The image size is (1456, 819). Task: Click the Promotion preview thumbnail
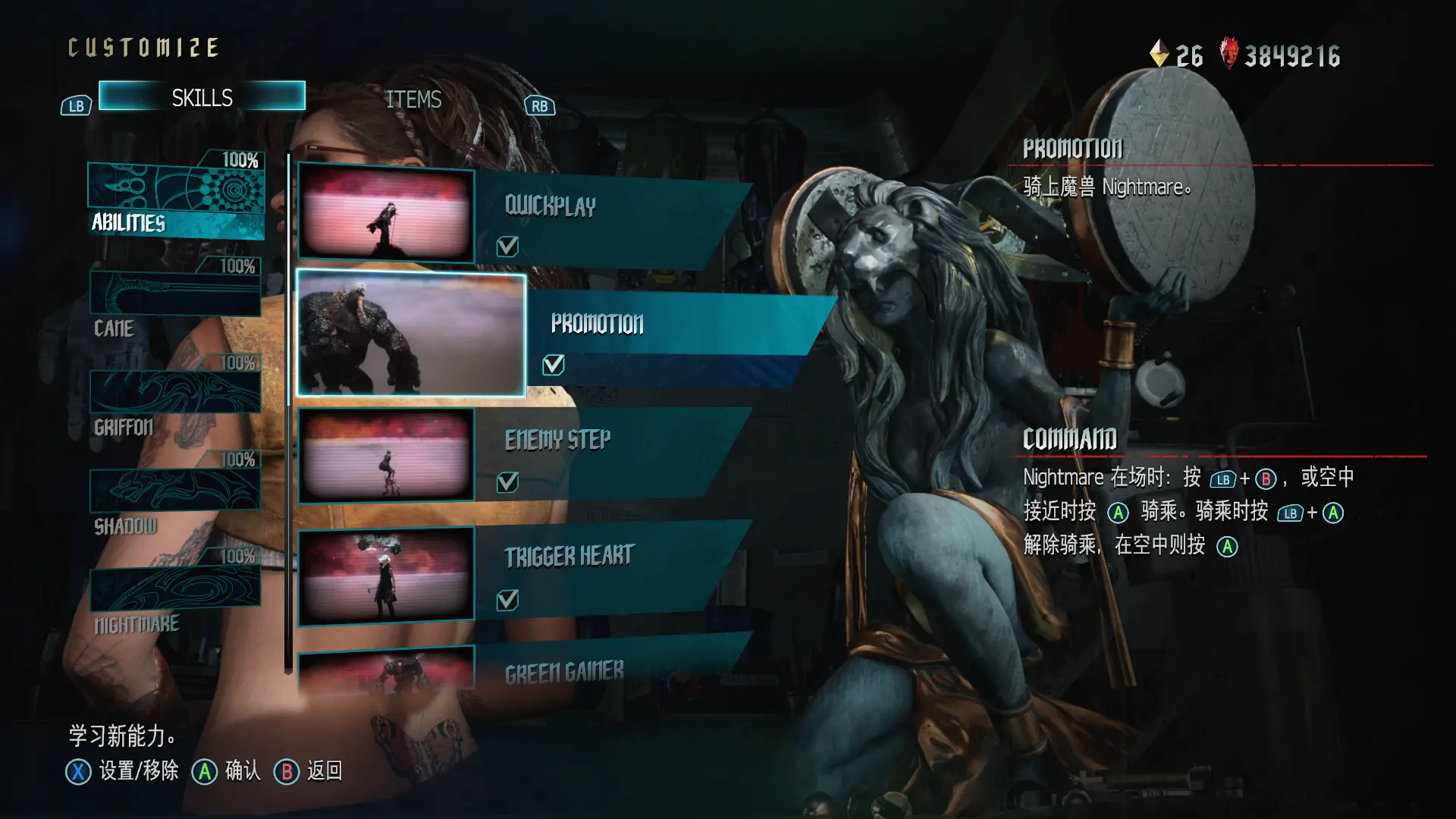411,334
